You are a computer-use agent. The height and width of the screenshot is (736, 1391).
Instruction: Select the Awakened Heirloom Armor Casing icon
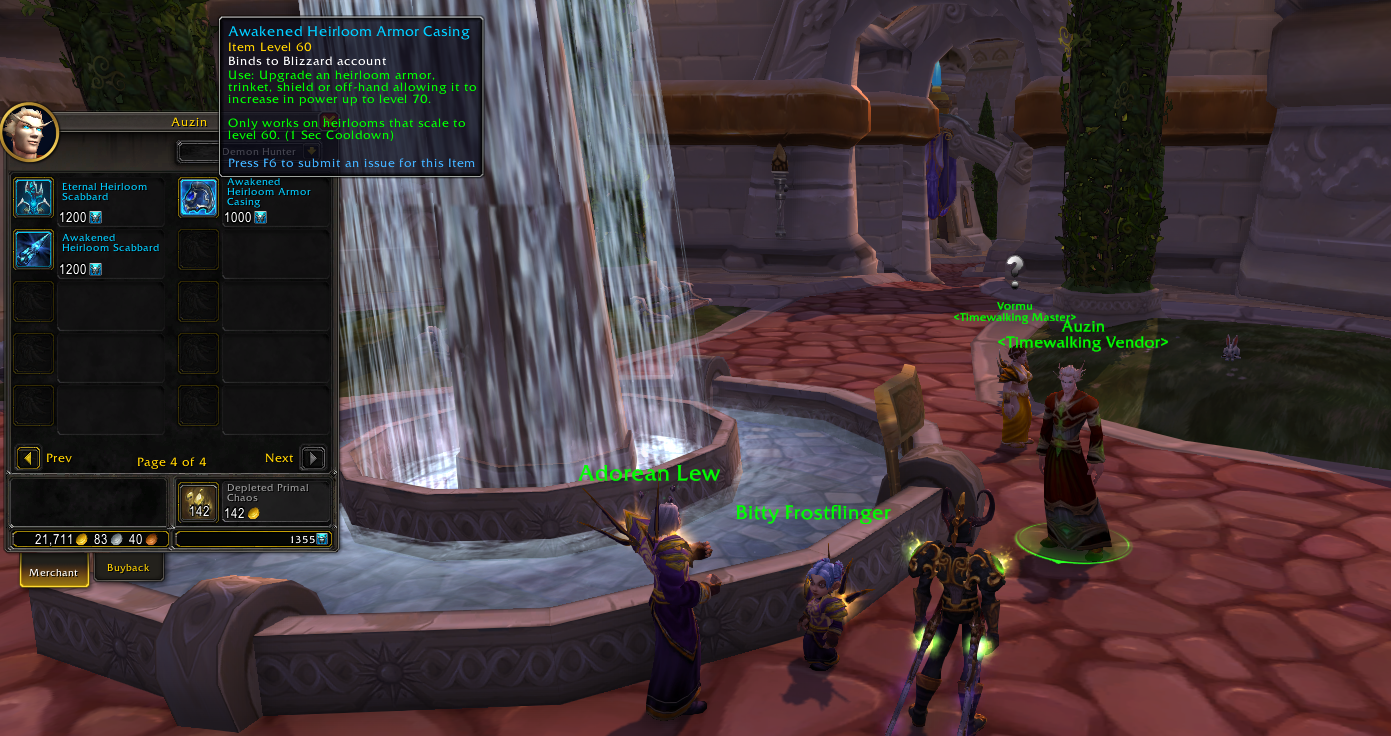[x=198, y=198]
